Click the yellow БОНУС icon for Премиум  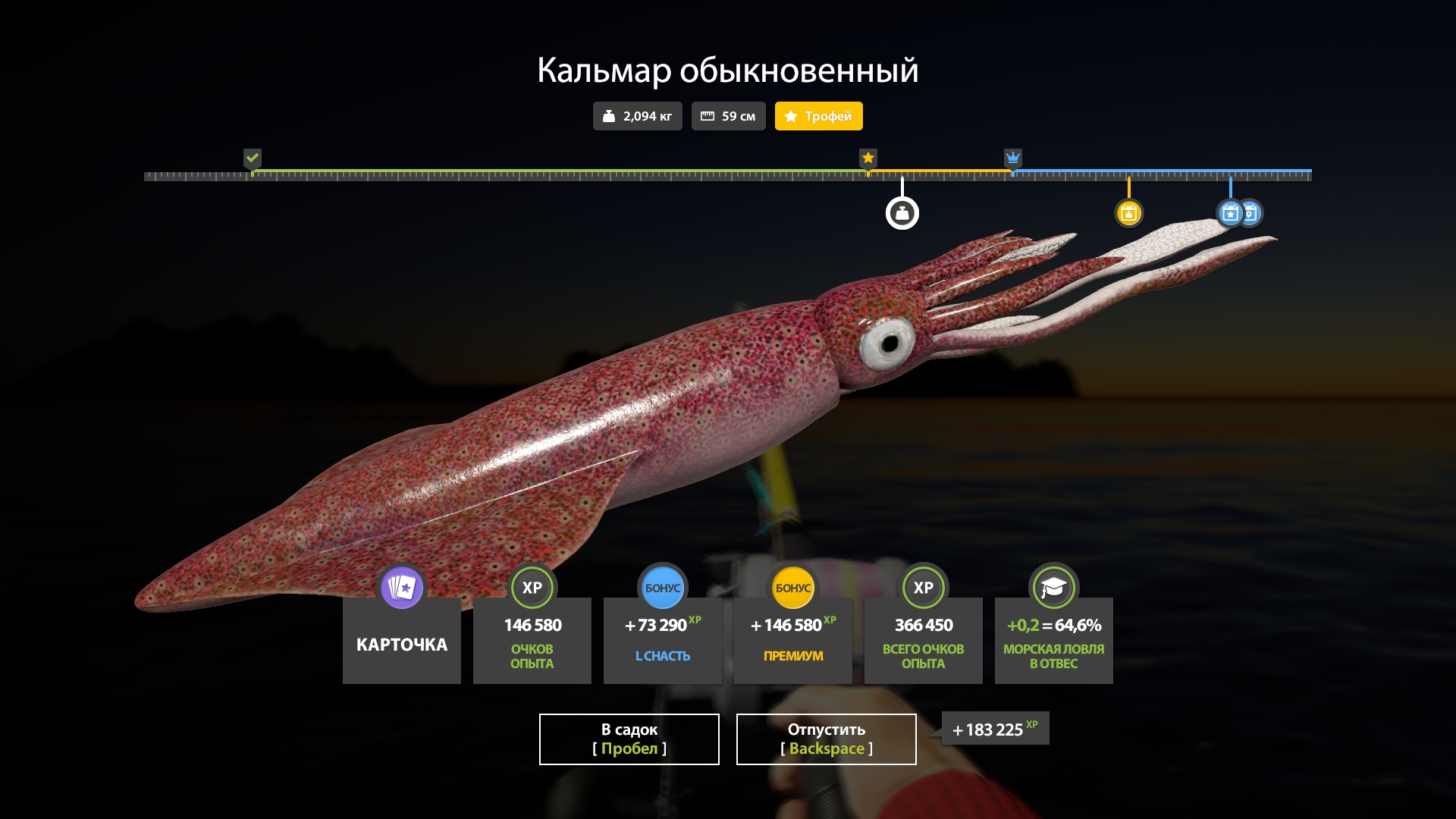click(x=793, y=588)
